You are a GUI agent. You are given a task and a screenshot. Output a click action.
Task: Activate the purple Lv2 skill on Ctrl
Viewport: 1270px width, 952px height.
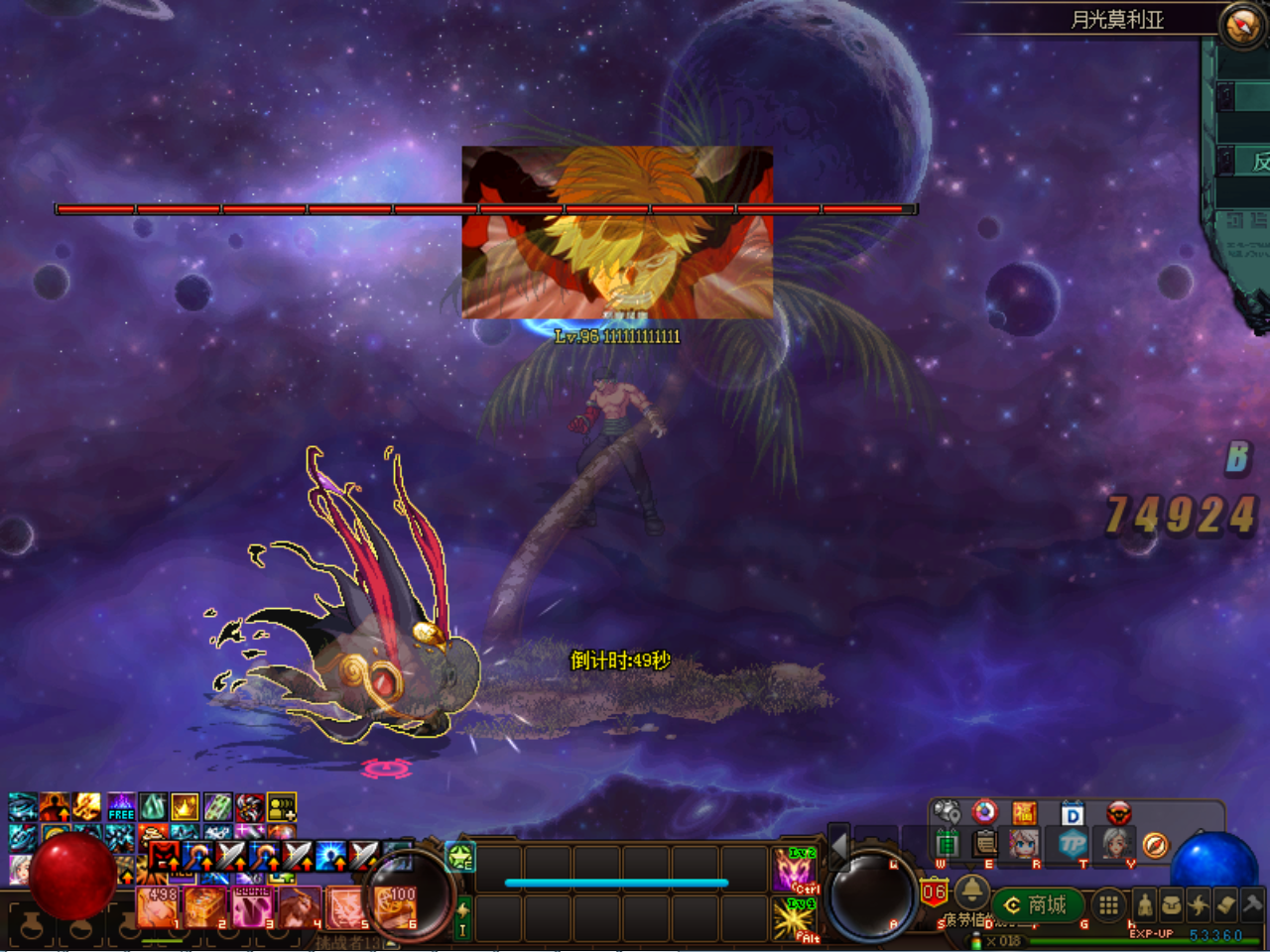(797, 870)
